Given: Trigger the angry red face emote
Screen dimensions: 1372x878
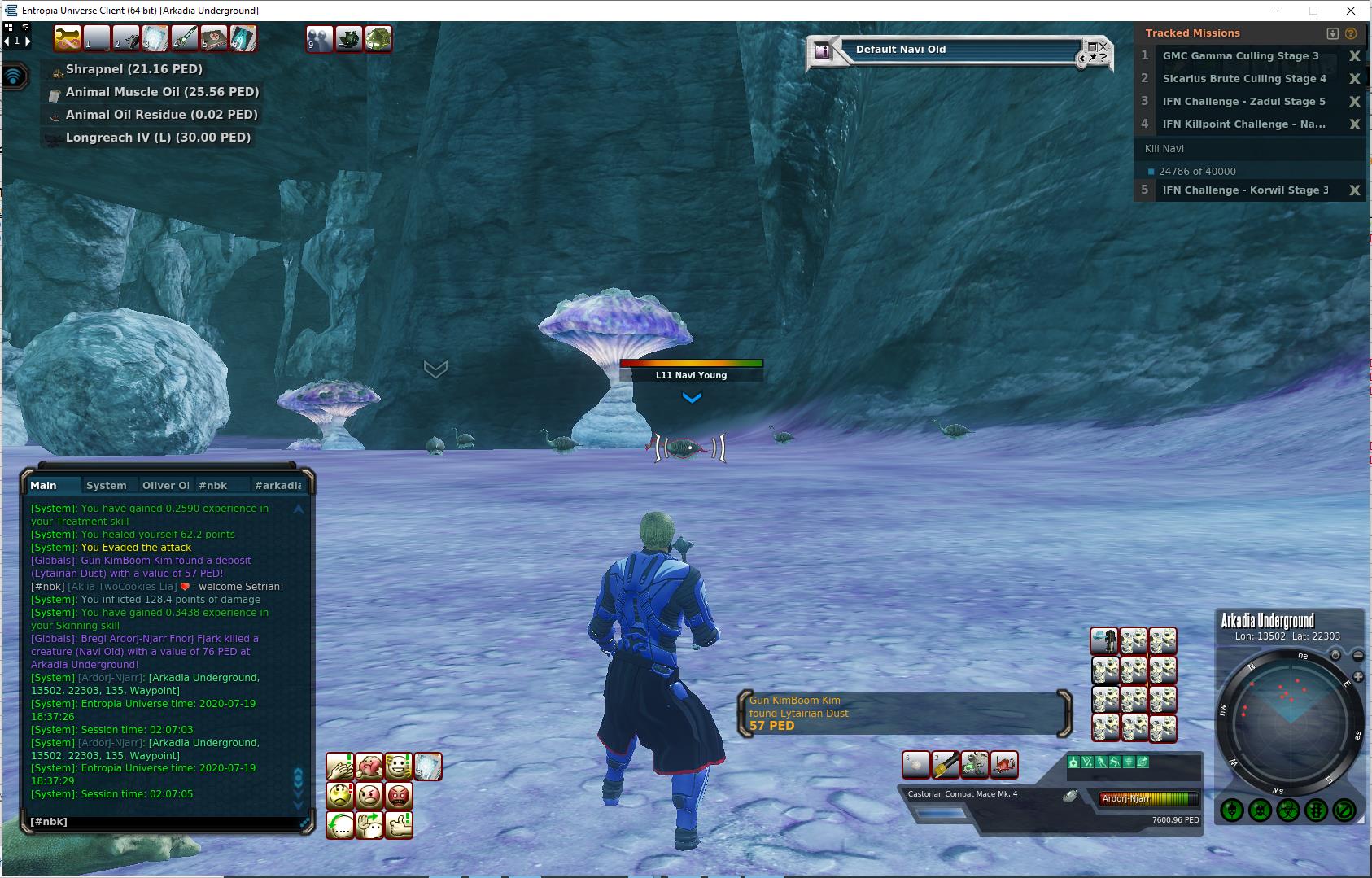Looking at the screenshot, I should 399,795.
